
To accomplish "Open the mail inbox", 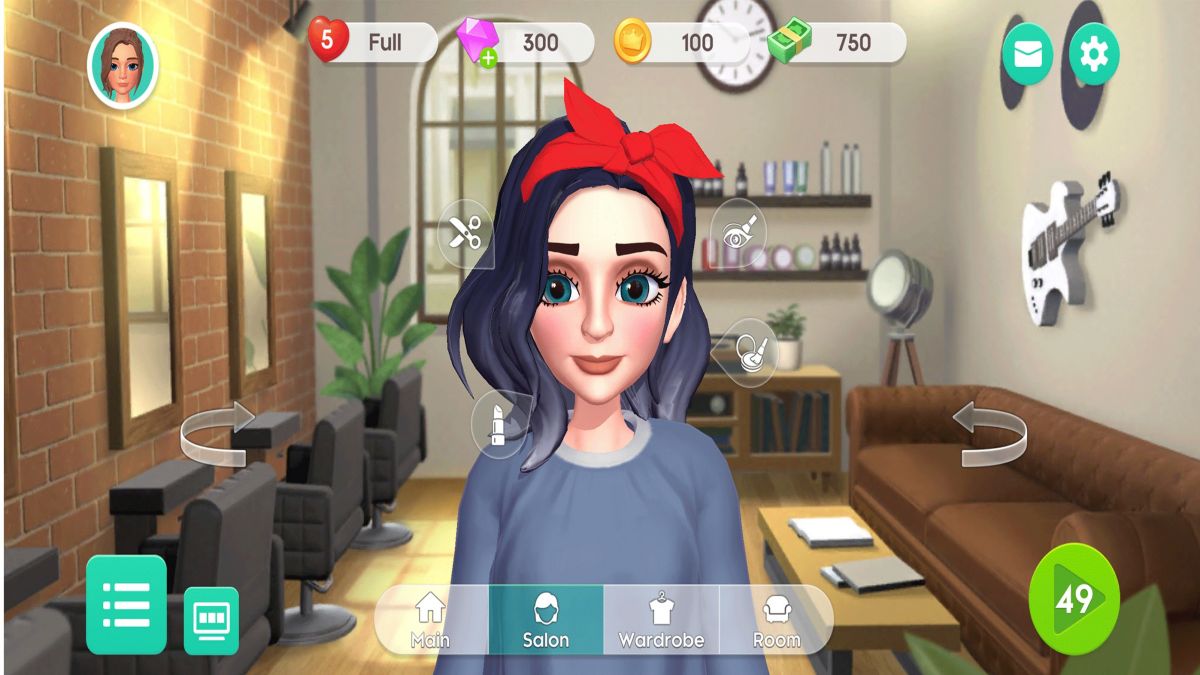I will point(1027,54).
